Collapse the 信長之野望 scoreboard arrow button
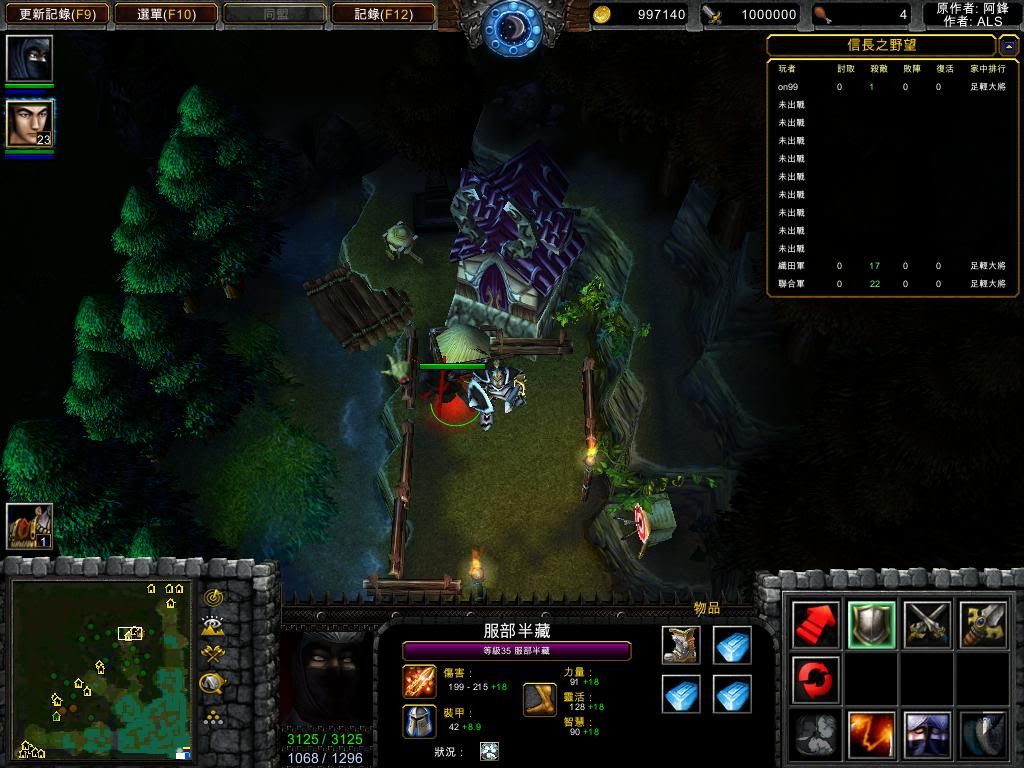This screenshot has height=768, width=1024. (1008, 45)
